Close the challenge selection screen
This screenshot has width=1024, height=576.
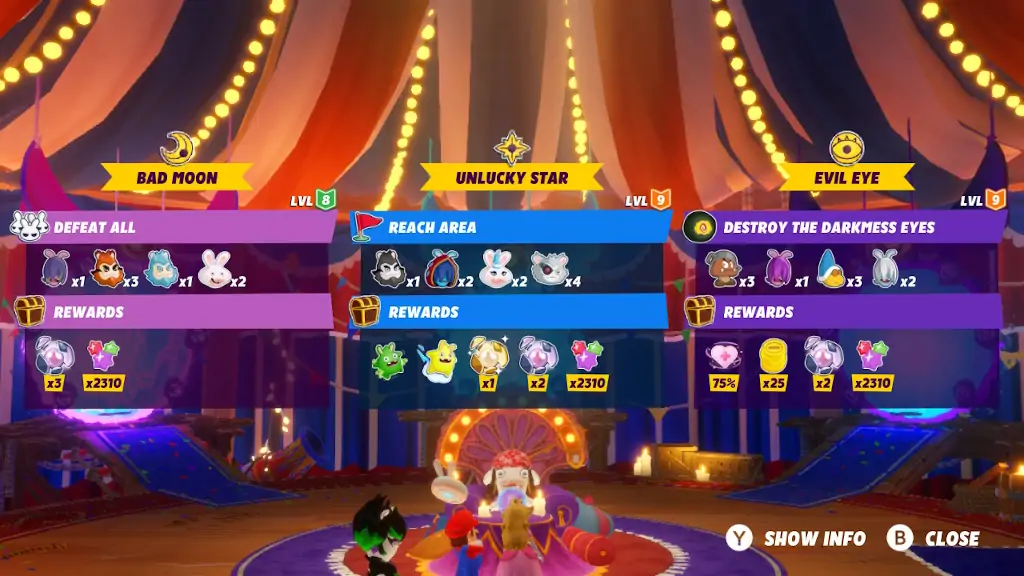pyautogui.click(x=934, y=538)
